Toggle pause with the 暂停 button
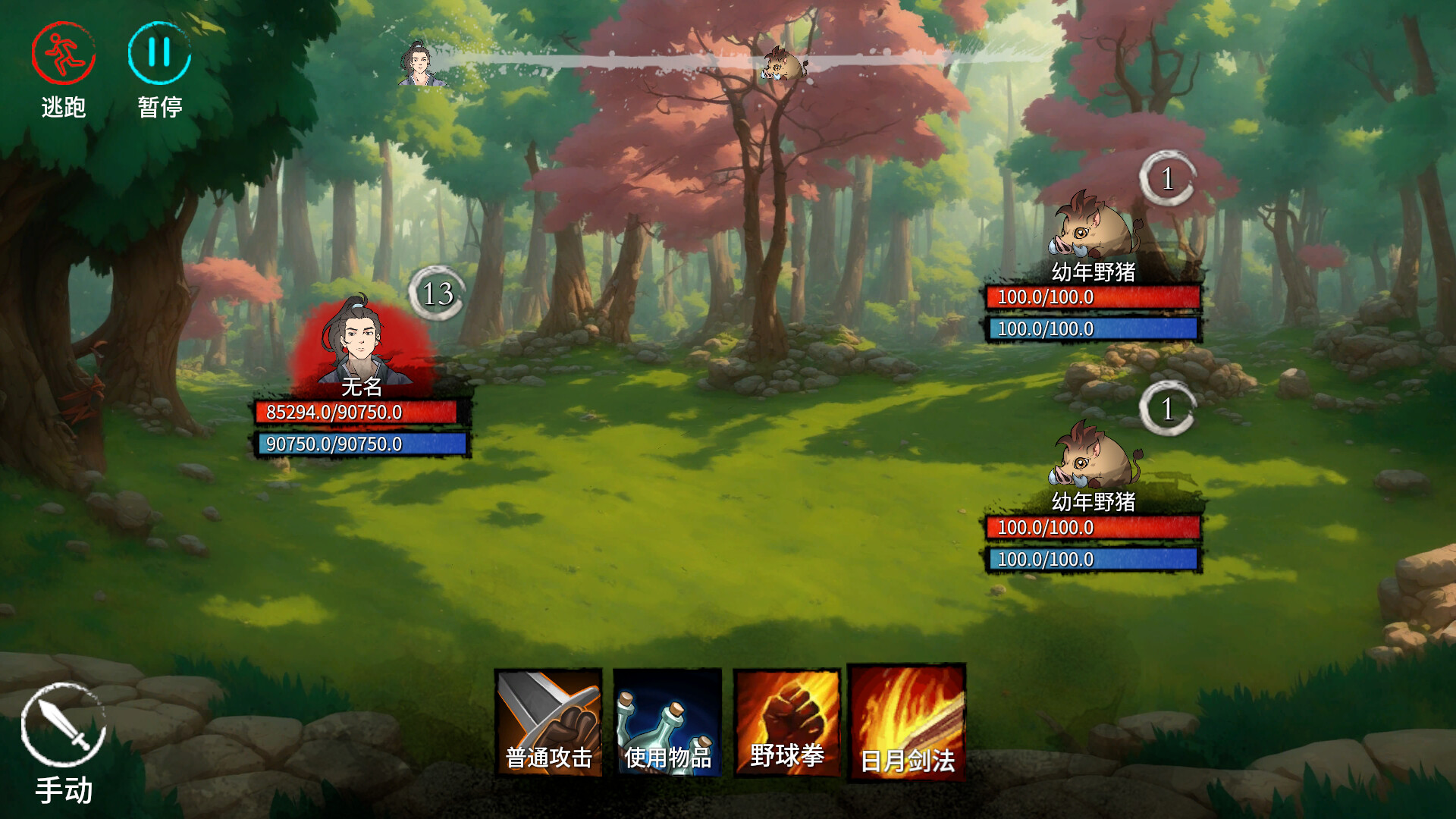Image resolution: width=1456 pixels, height=819 pixels. click(158, 55)
